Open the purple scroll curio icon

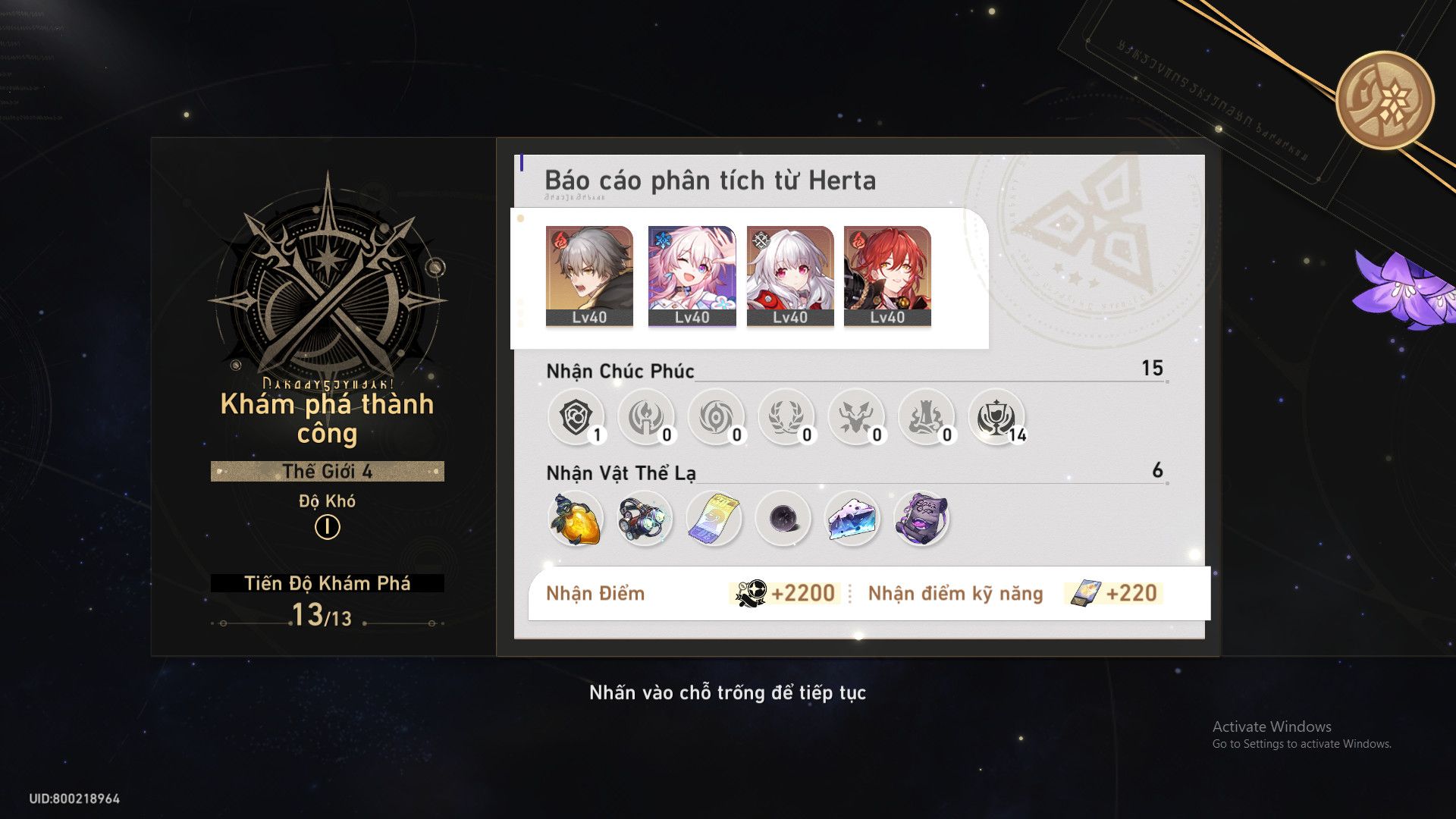click(x=924, y=518)
